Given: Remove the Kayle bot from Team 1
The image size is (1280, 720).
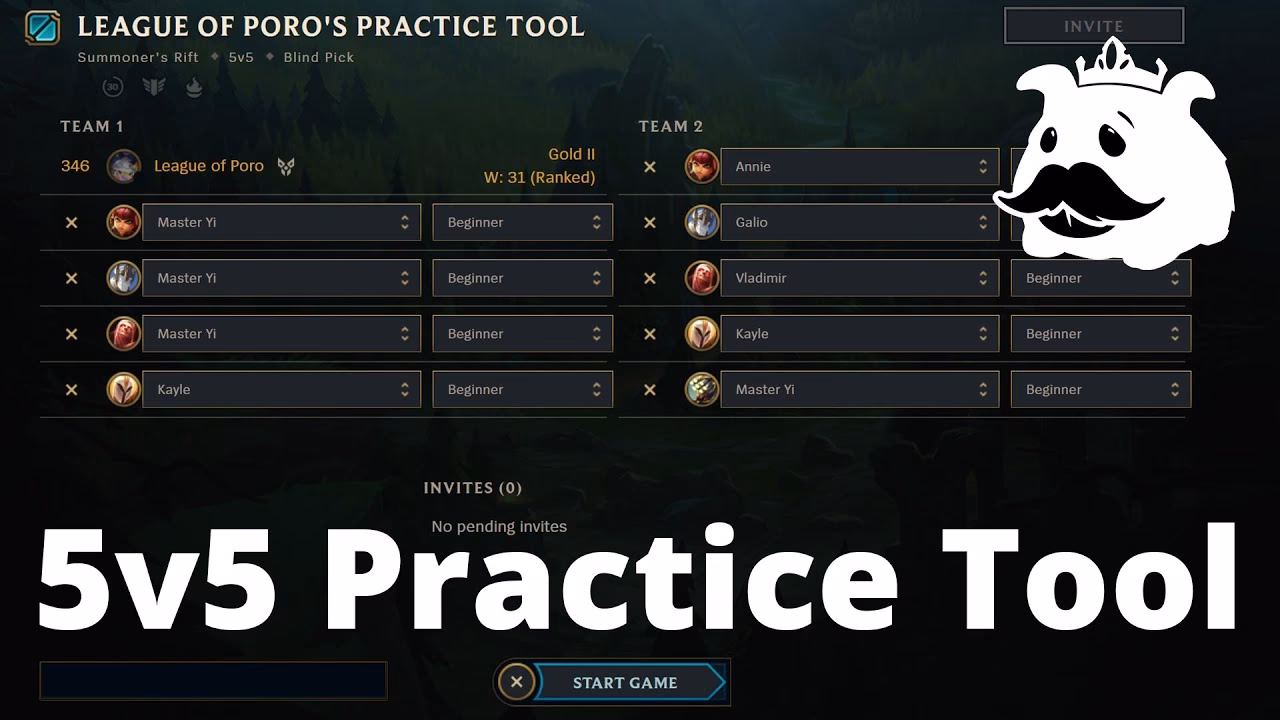Looking at the screenshot, I should (71, 389).
